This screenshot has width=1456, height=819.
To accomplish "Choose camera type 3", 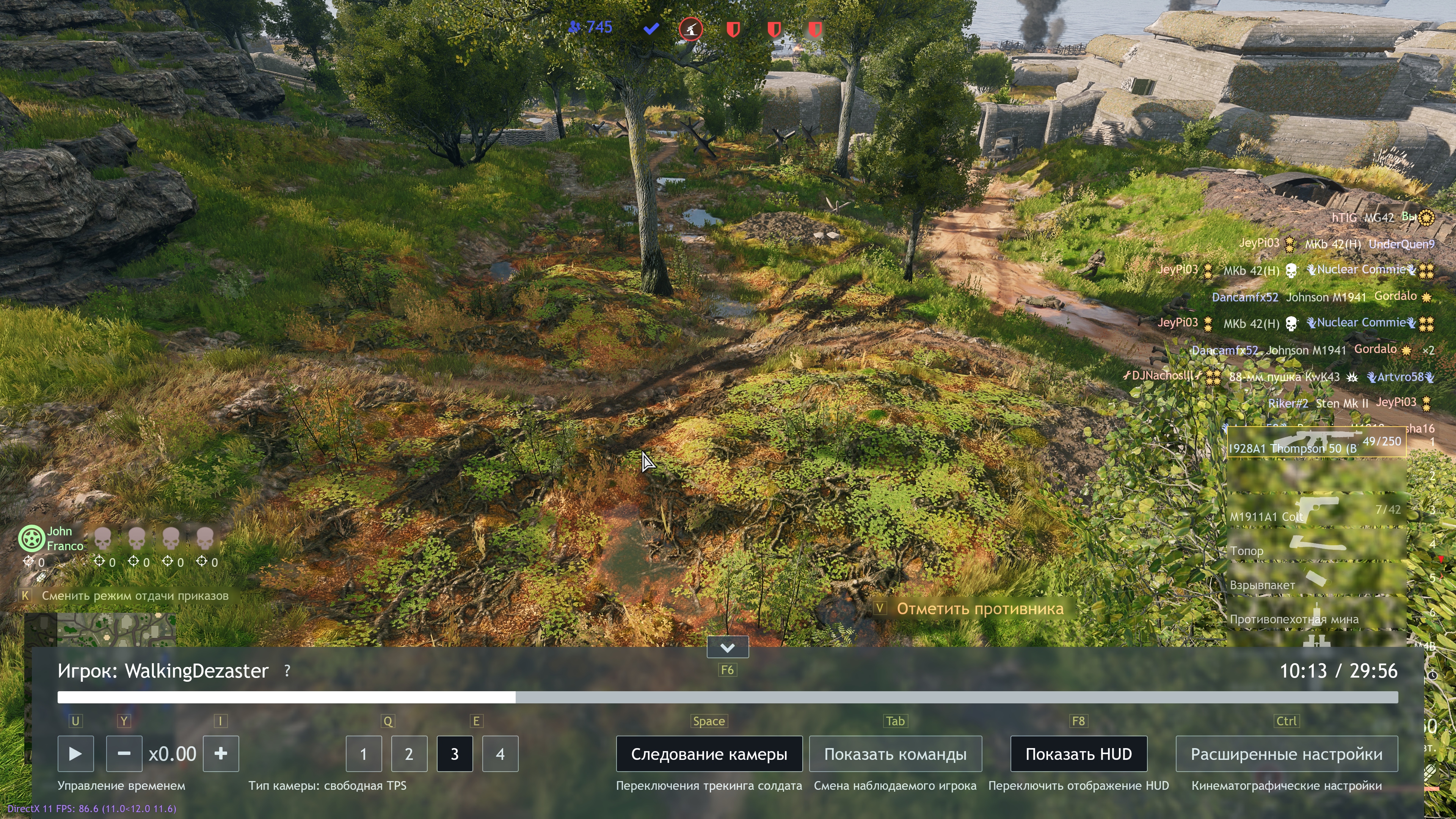I will click(x=455, y=753).
